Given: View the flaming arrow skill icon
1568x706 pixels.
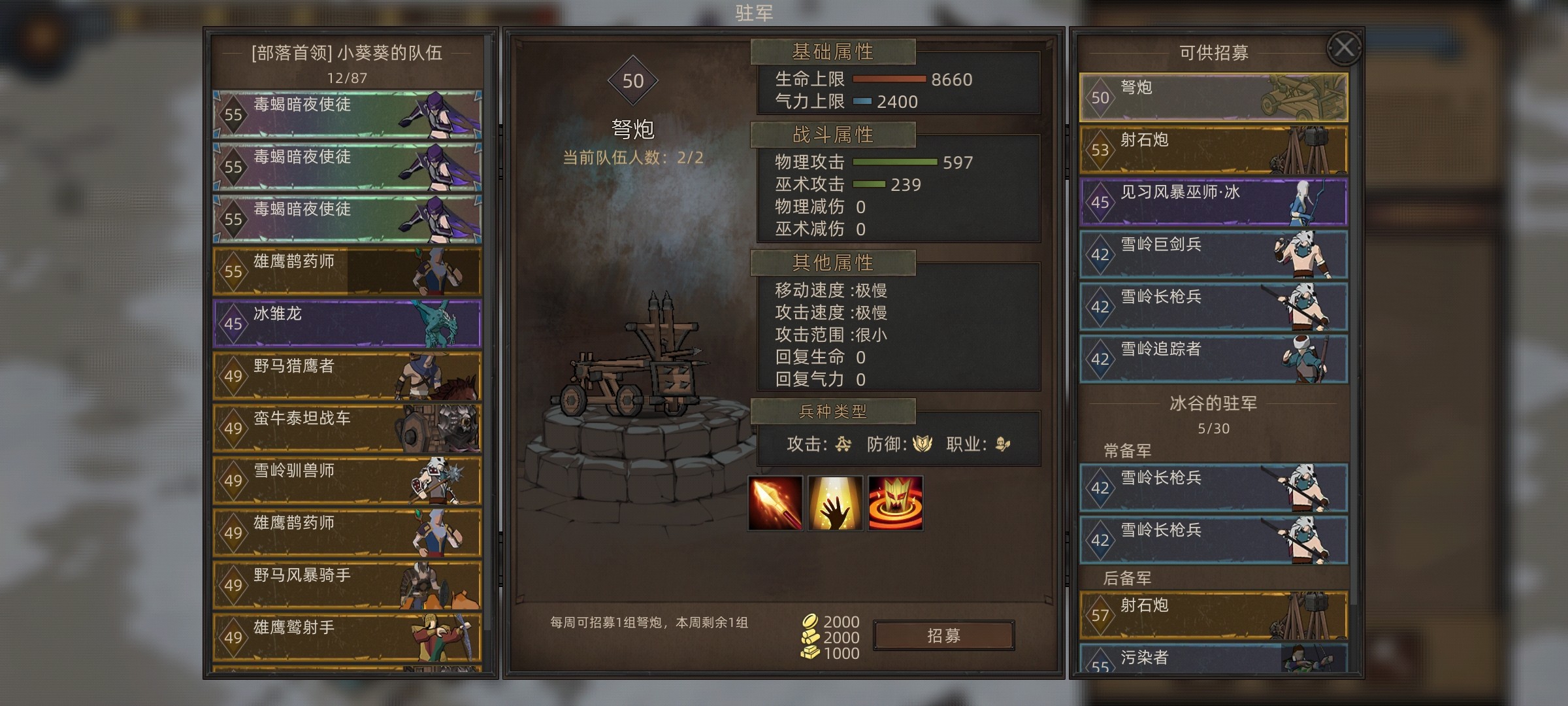Looking at the screenshot, I should coord(776,503).
